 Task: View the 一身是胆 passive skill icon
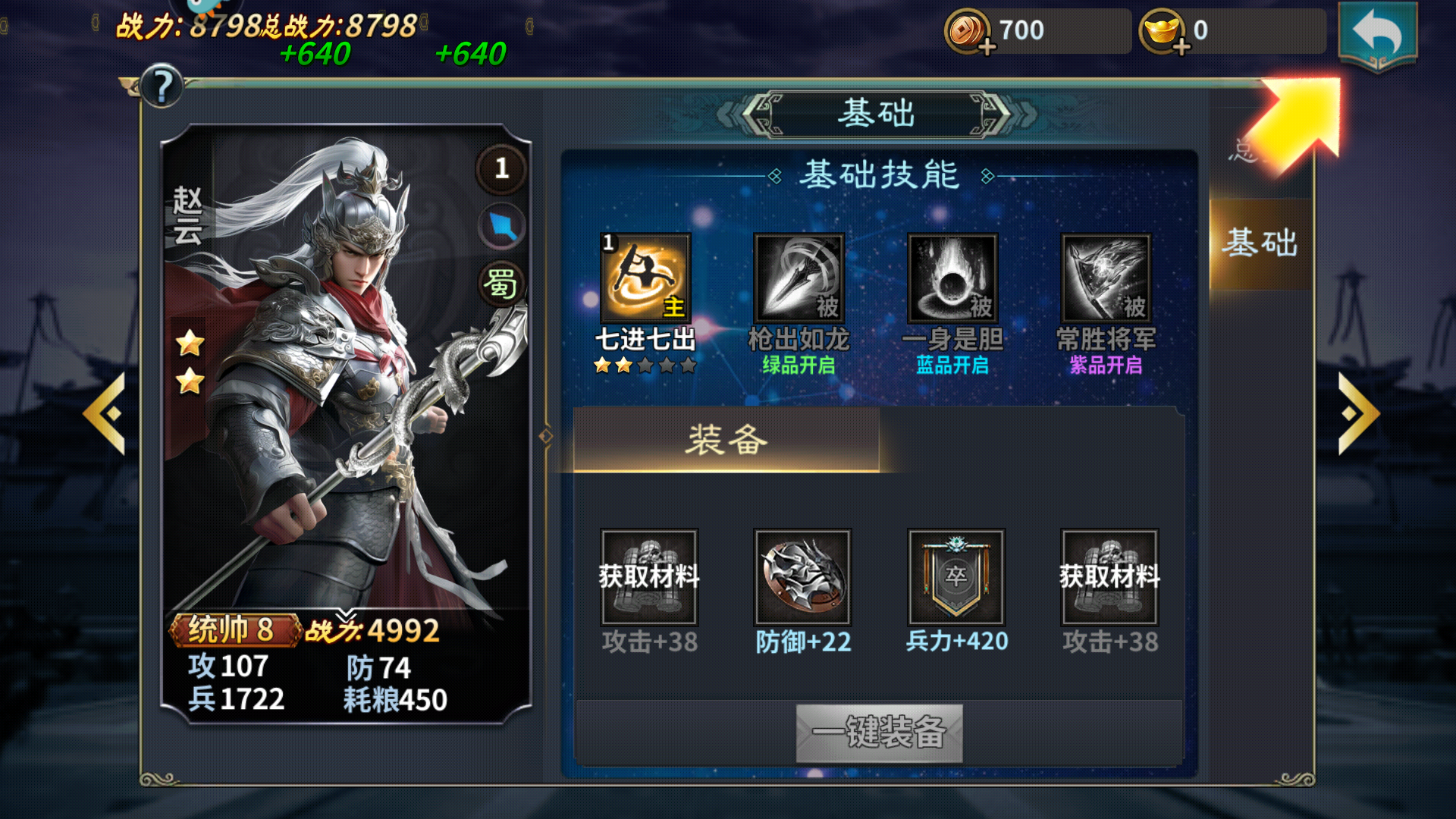[x=953, y=279]
